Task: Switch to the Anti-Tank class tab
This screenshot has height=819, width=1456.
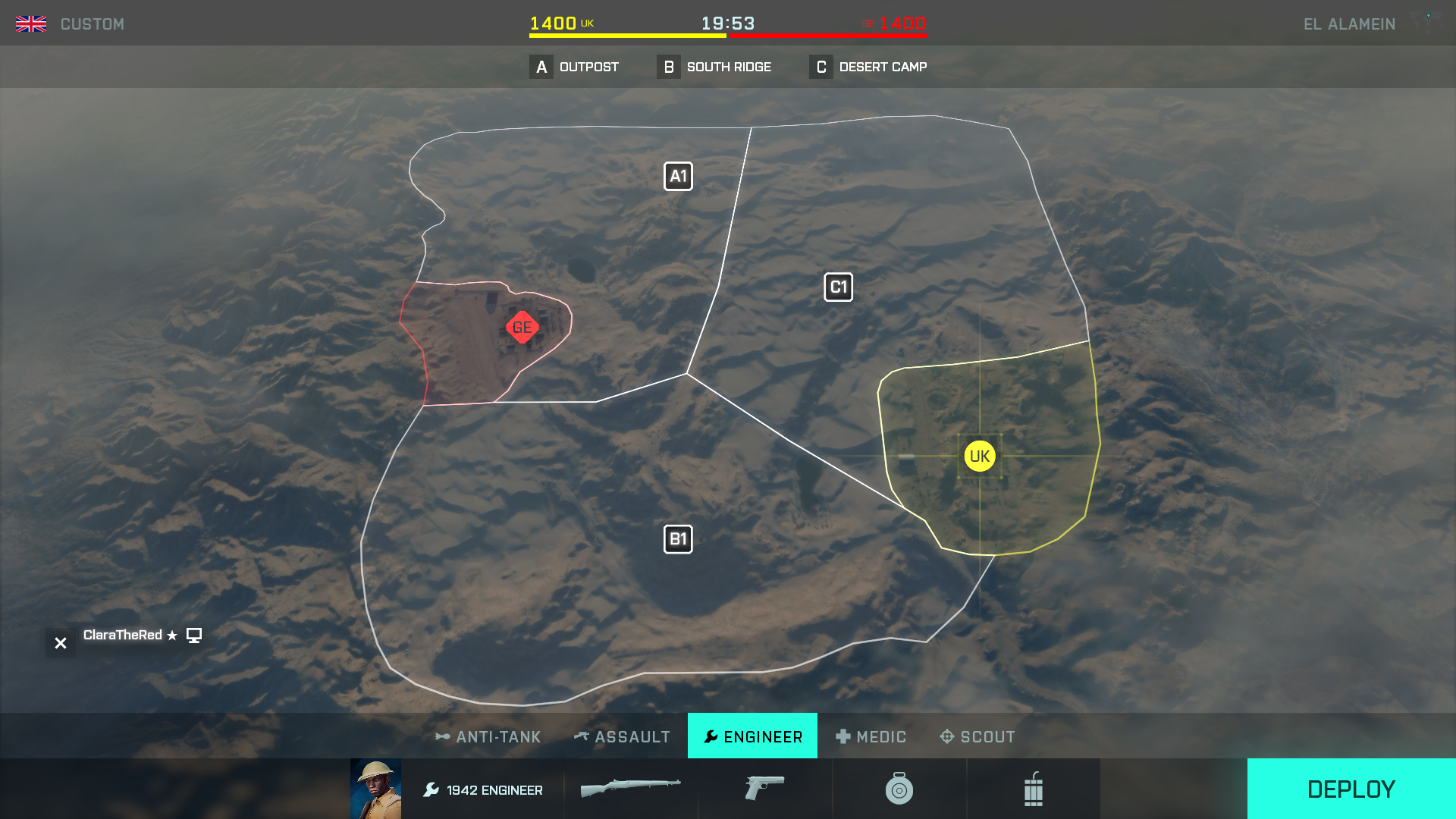Action: coord(488,736)
